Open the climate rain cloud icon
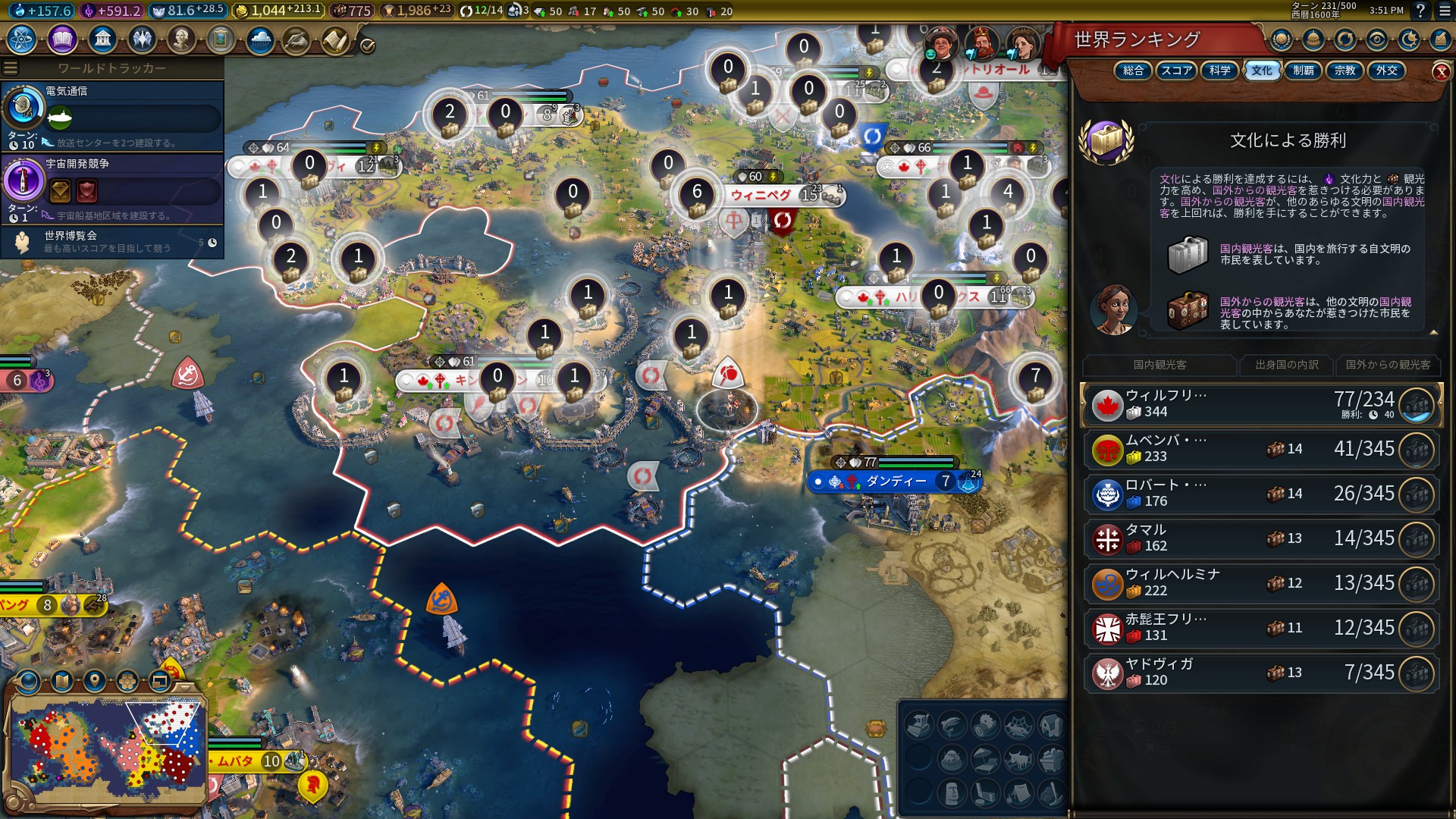Viewport: 1456px width, 819px height. [x=259, y=39]
